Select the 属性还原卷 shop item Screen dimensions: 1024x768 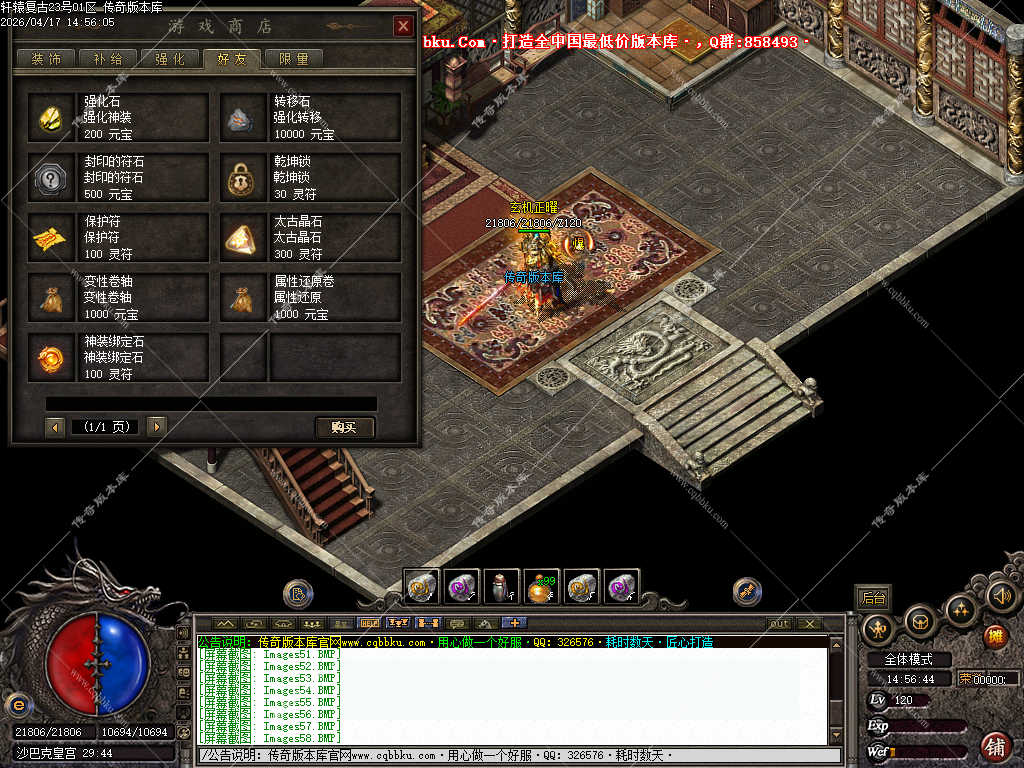[x=310, y=298]
